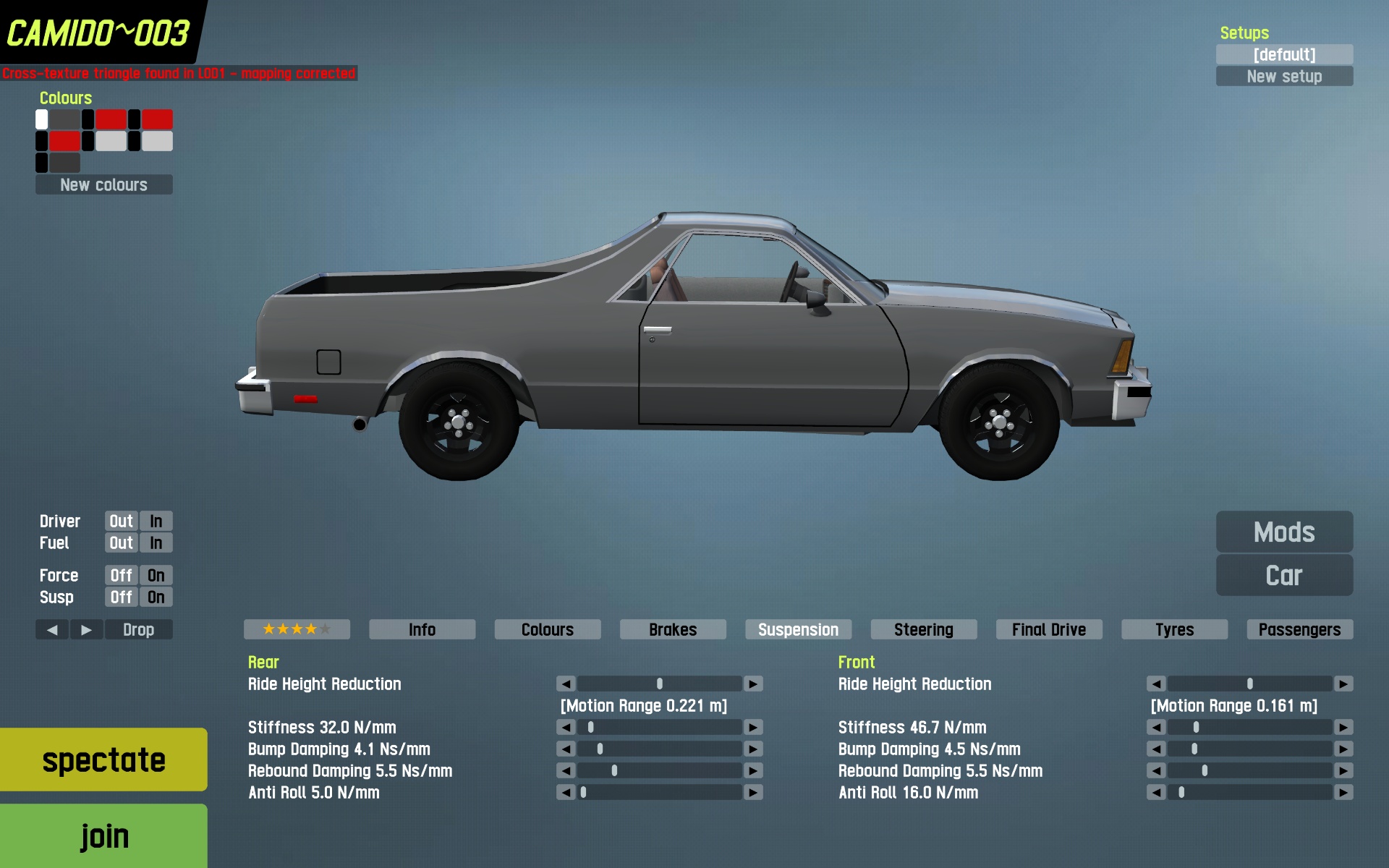Switch to the Info tab
This screenshot has width=1389, height=868.
[x=422, y=629]
